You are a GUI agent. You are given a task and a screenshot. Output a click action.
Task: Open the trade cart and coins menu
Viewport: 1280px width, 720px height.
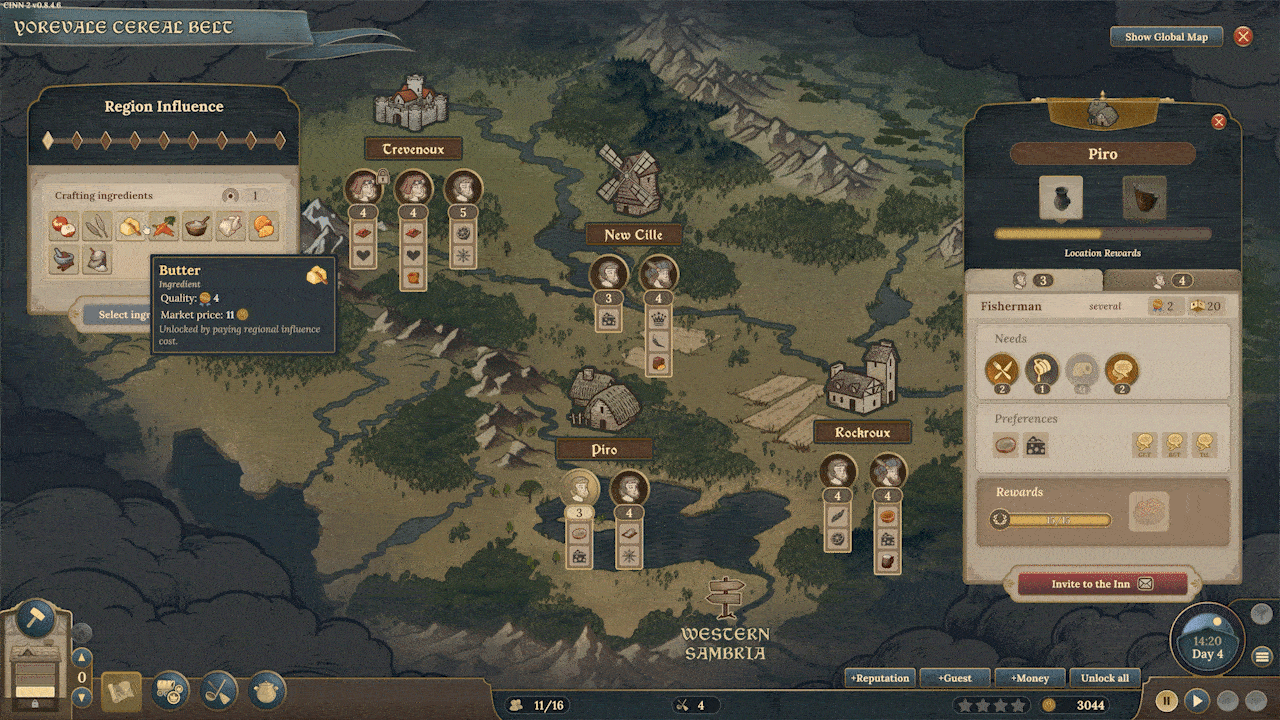pos(170,690)
